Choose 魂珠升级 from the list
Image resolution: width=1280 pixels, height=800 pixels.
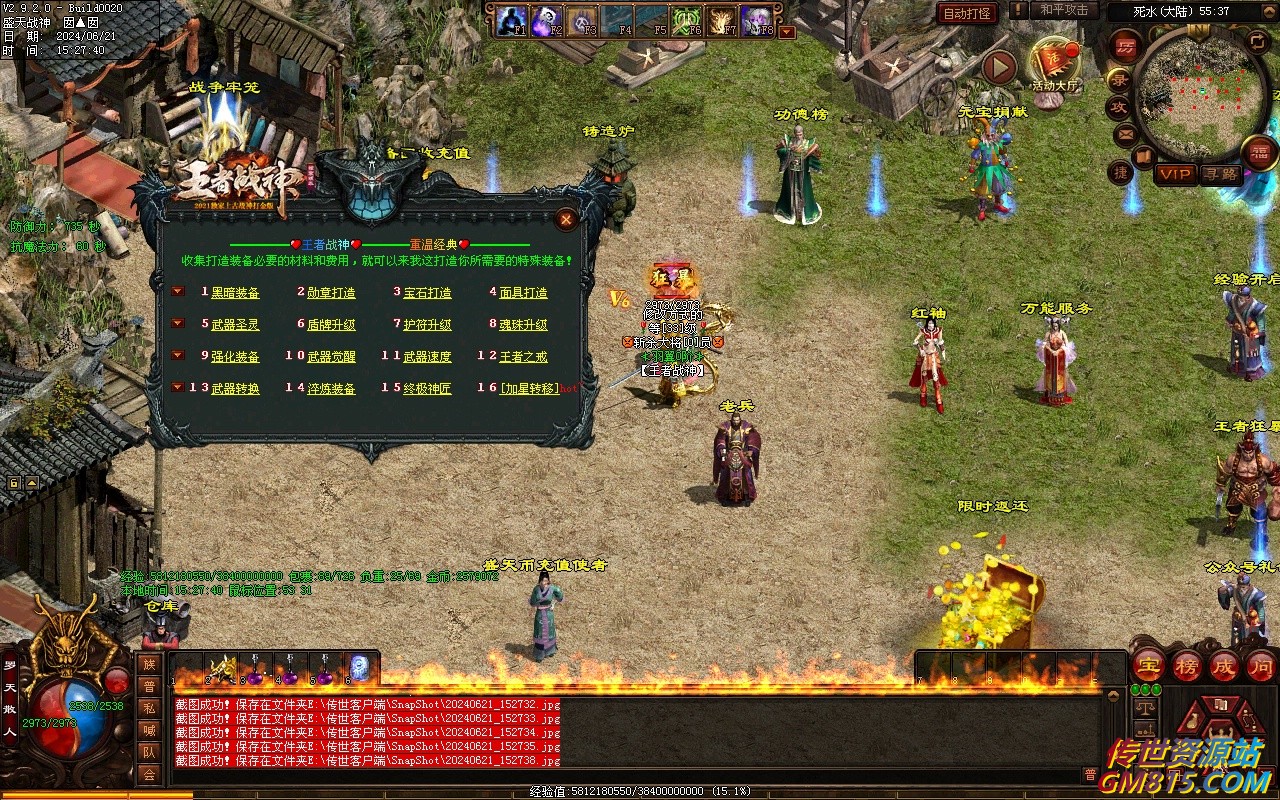(x=523, y=325)
